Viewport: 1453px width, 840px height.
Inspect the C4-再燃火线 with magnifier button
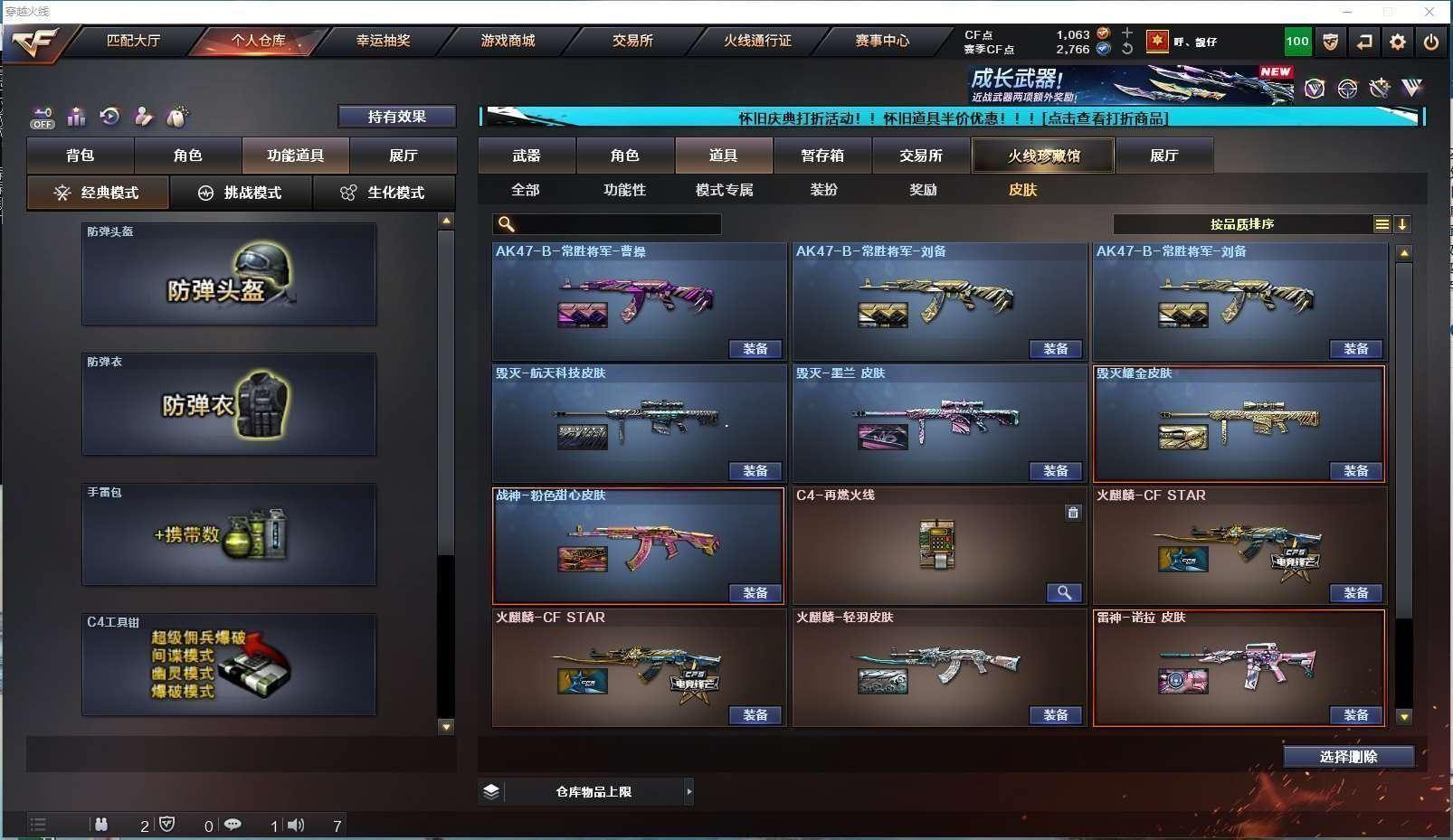[1064, 593]
